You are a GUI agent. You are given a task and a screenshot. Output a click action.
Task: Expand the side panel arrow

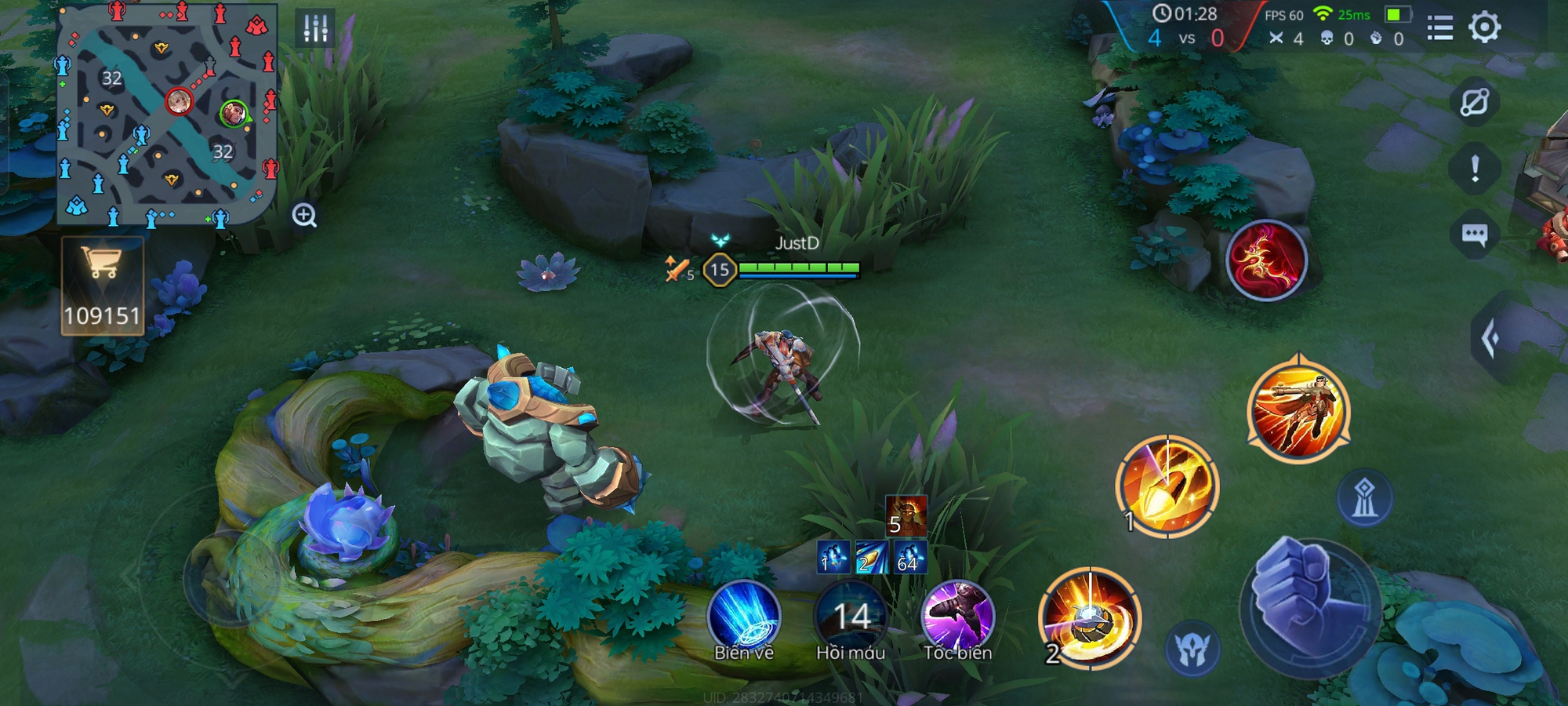1492,339
